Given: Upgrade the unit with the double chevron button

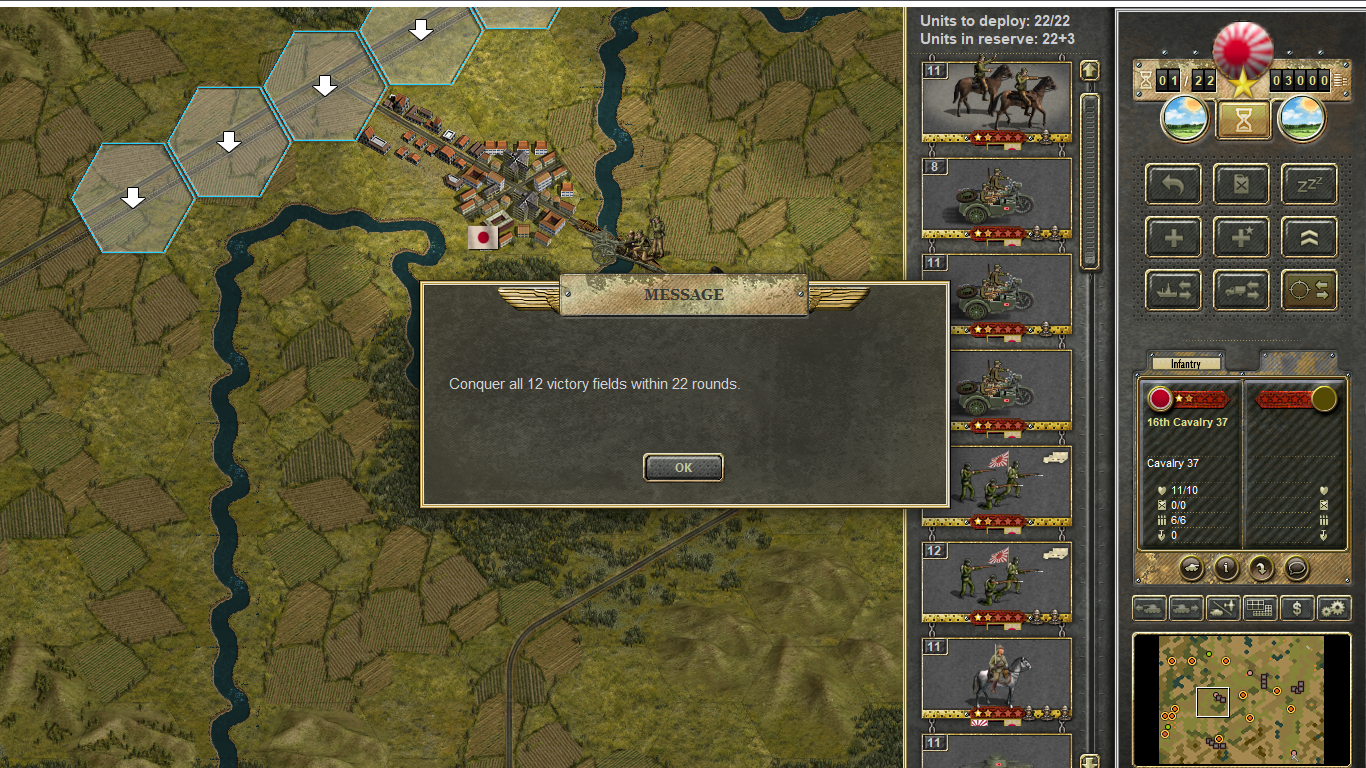Looking at the screenshot, I should pos(1309,237).
